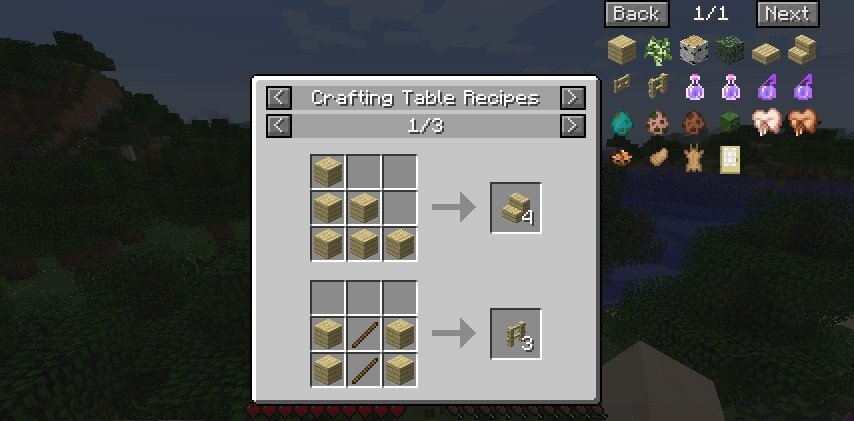This screenshot has height=421, width=854.
Task: Show previous recipe type beside Crafting Table Recipes
Action: (x=280, y=98)
